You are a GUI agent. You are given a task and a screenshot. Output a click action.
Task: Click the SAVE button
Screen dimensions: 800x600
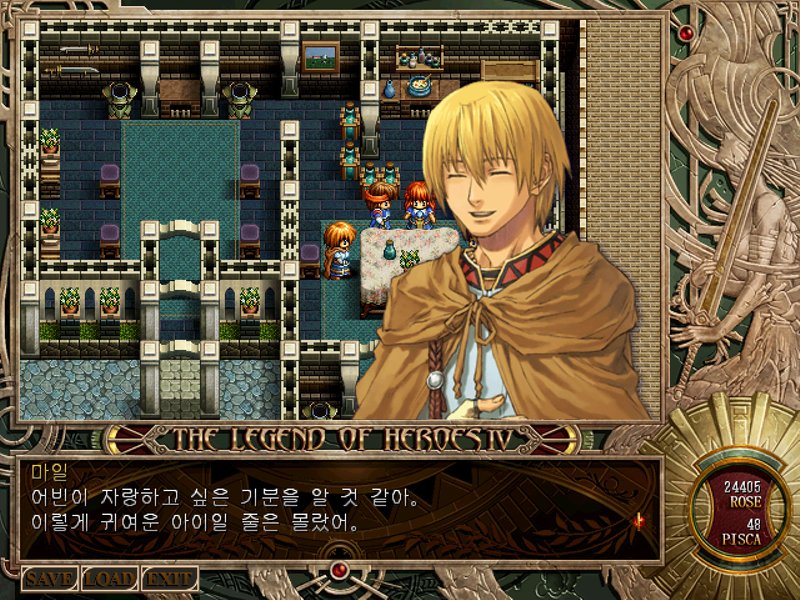(50, 578)
